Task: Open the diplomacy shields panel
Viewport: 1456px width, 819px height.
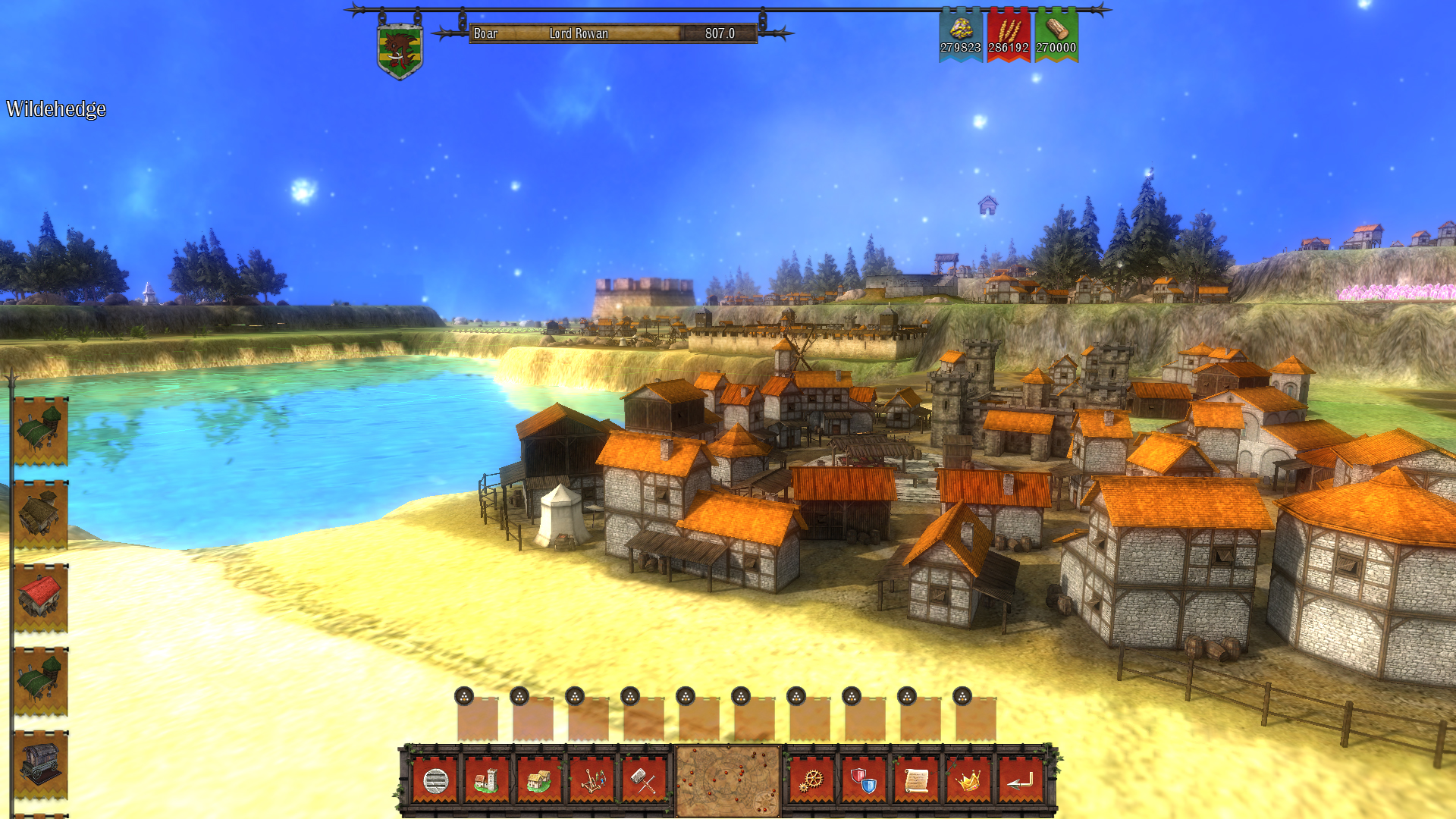Action: click(864, 779)
